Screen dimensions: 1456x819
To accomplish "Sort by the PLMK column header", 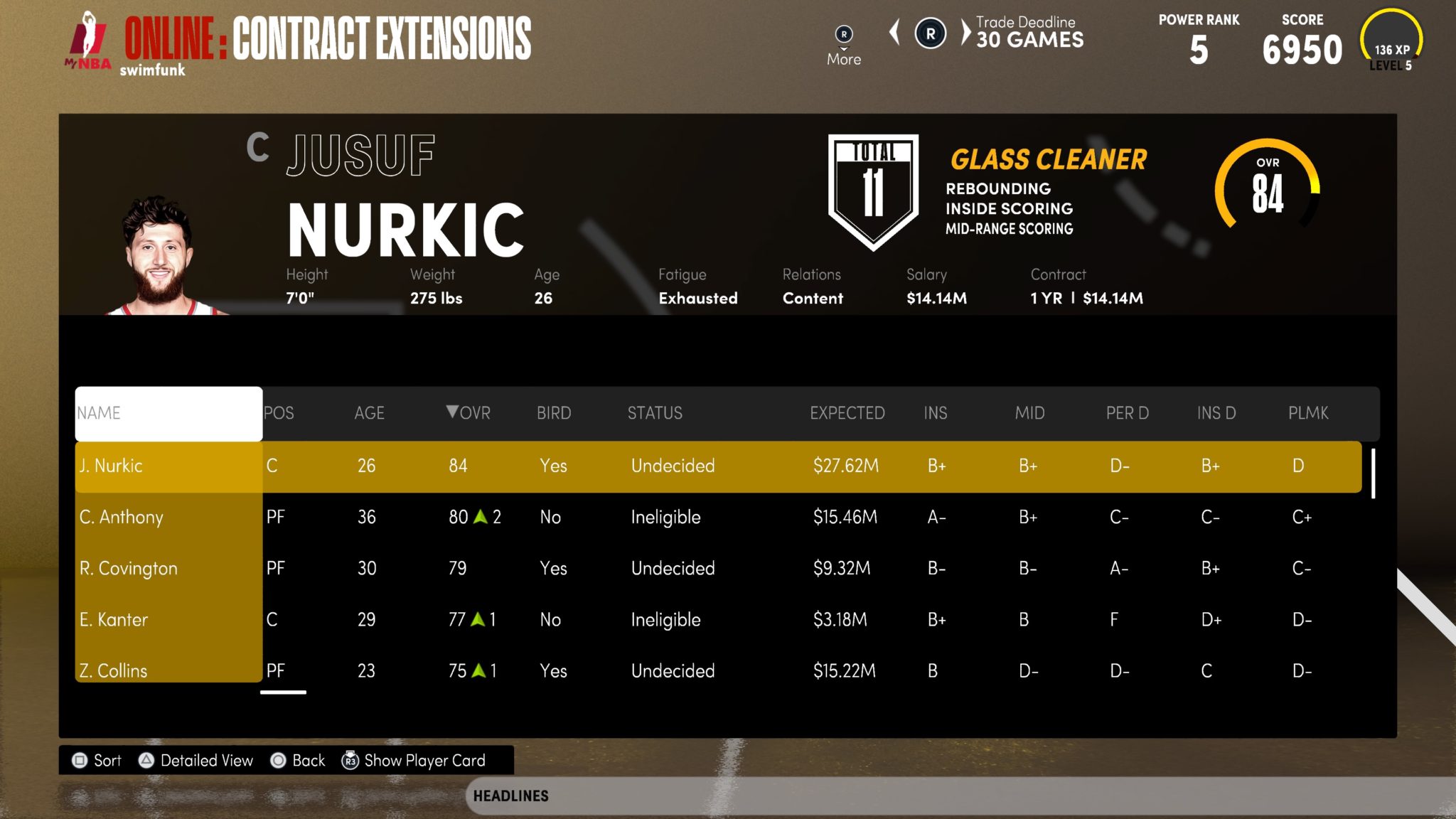I will click(1308, 413).
